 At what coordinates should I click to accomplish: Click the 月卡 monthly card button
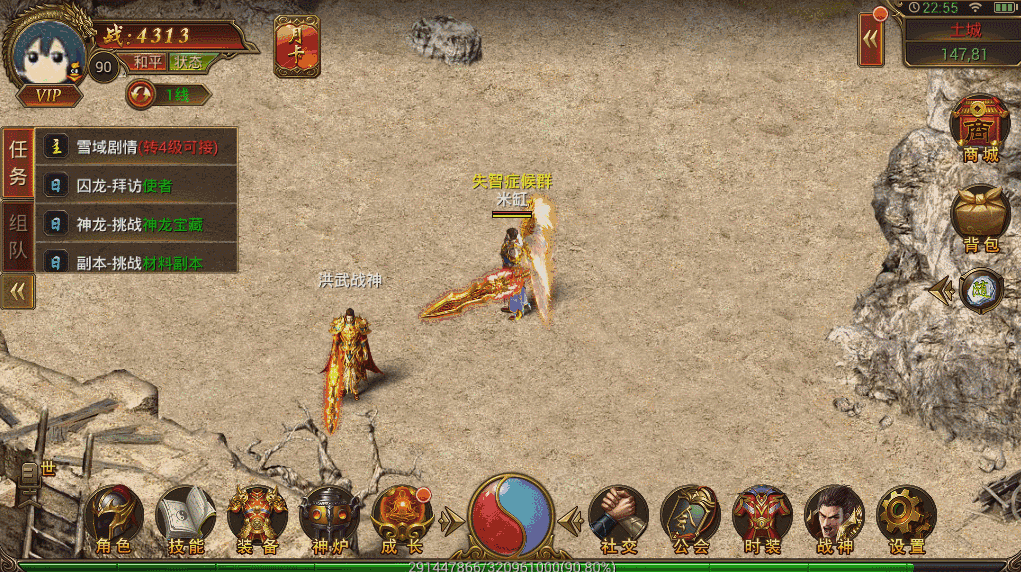[297, 46]
